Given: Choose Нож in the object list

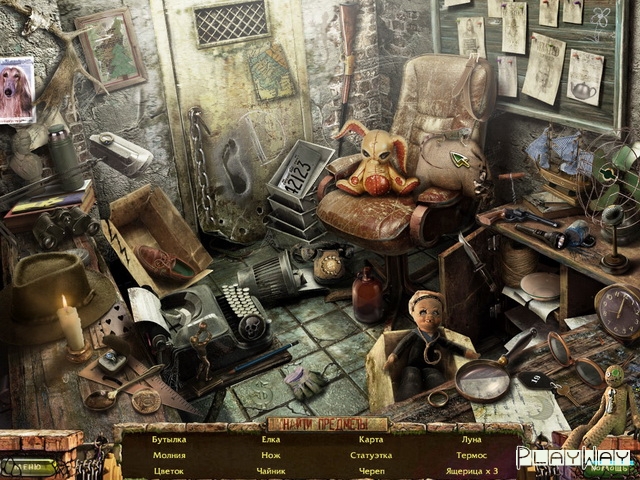Looking at the screenshot, I should [271, 455].
